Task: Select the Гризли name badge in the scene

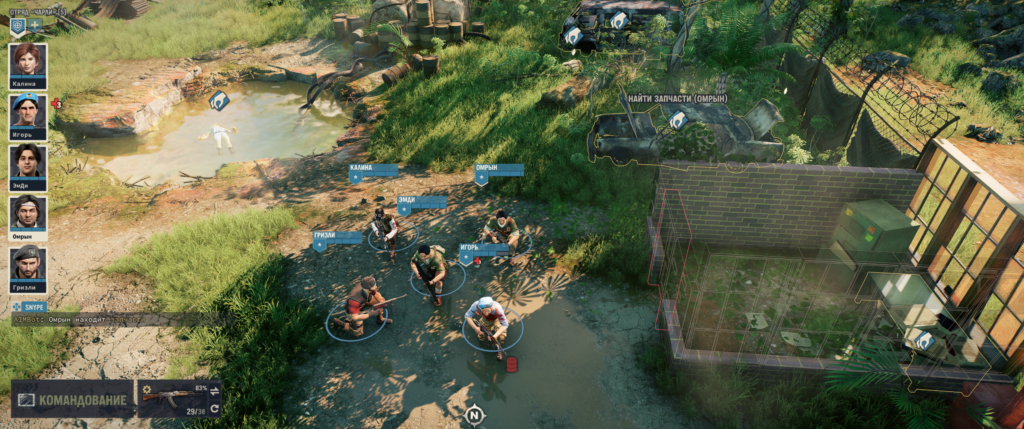Action: [337, 239]
